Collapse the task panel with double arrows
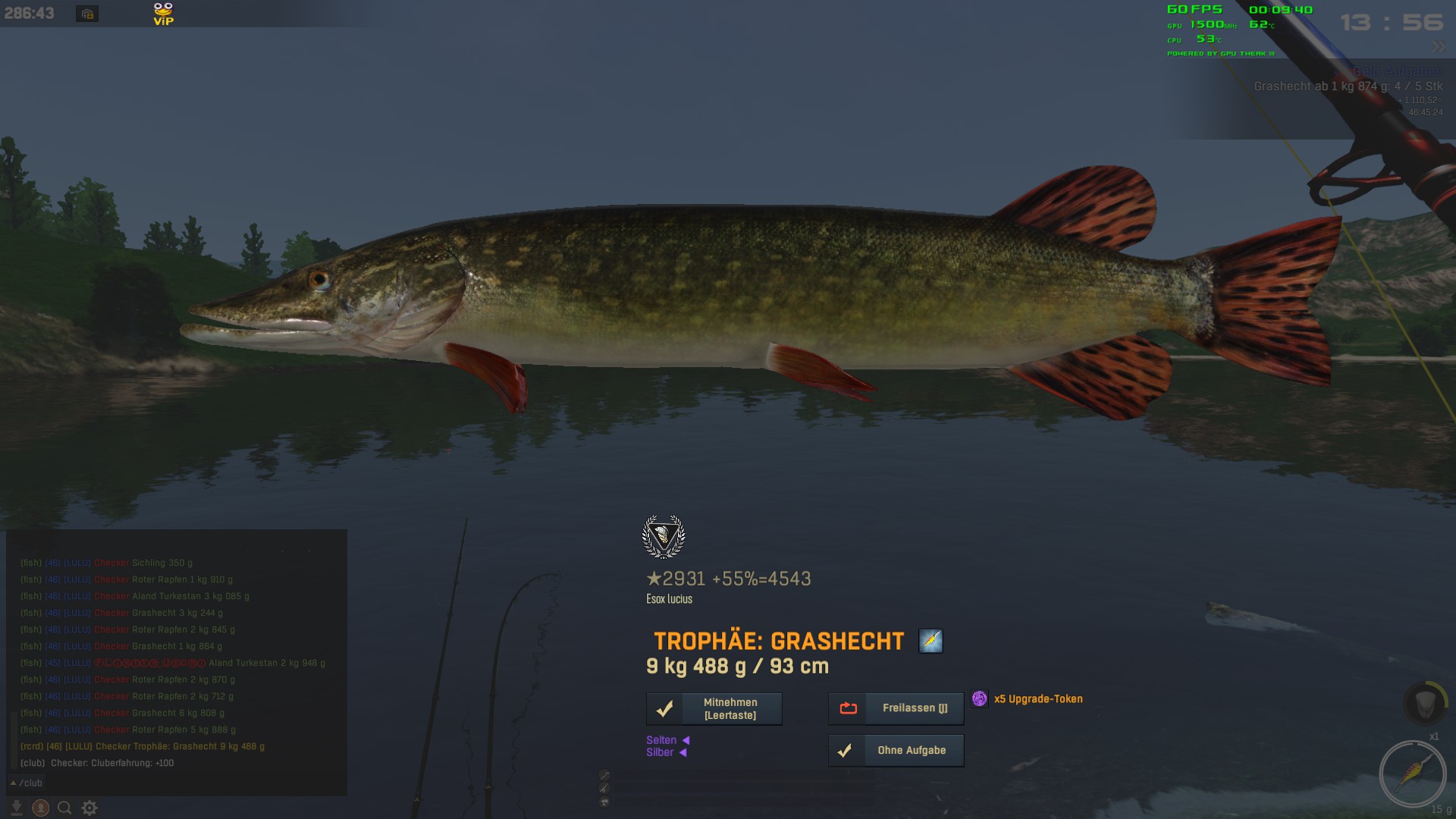Screen dimensions: 1456x819 1438,47
